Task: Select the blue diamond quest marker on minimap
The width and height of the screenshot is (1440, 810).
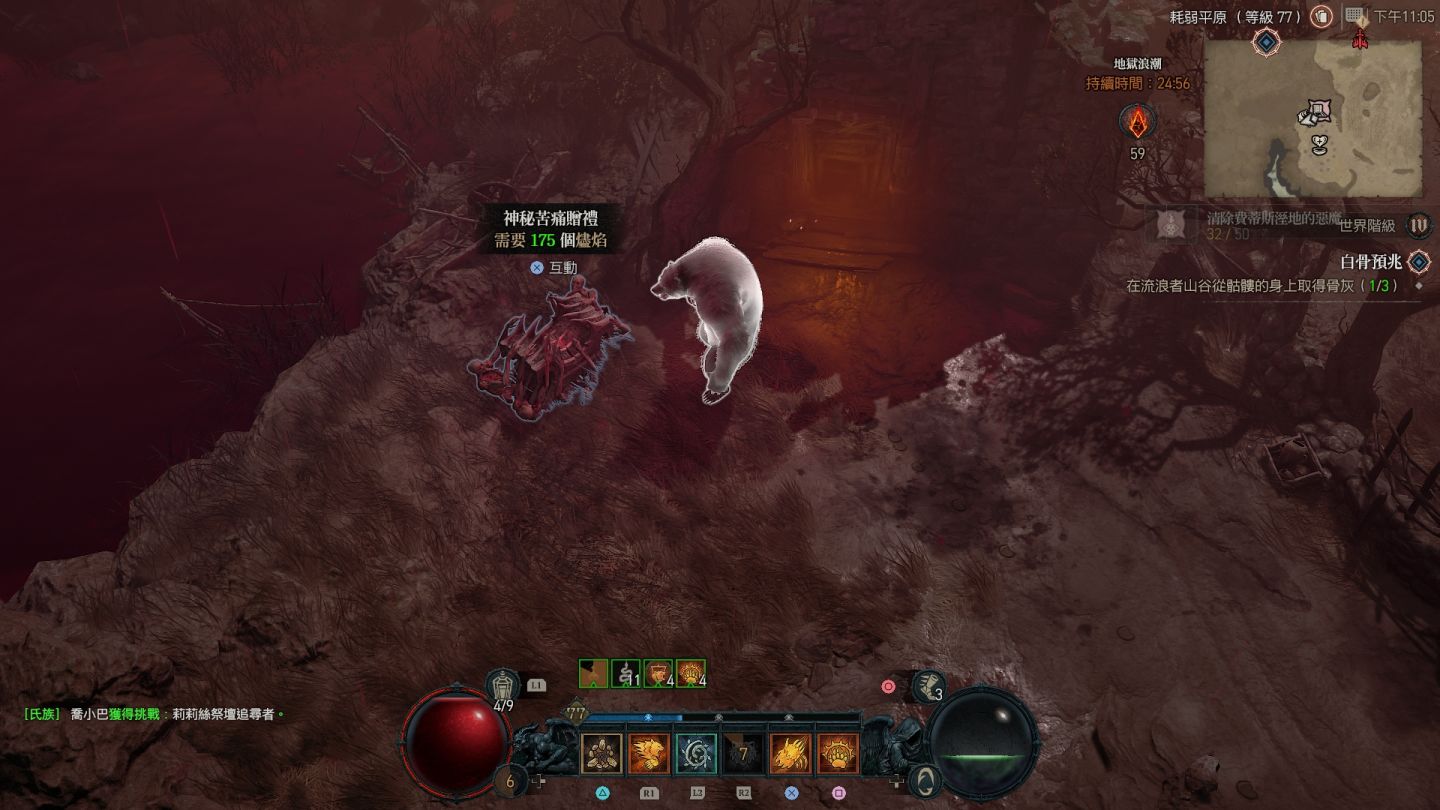Action: pos(1266,42)
